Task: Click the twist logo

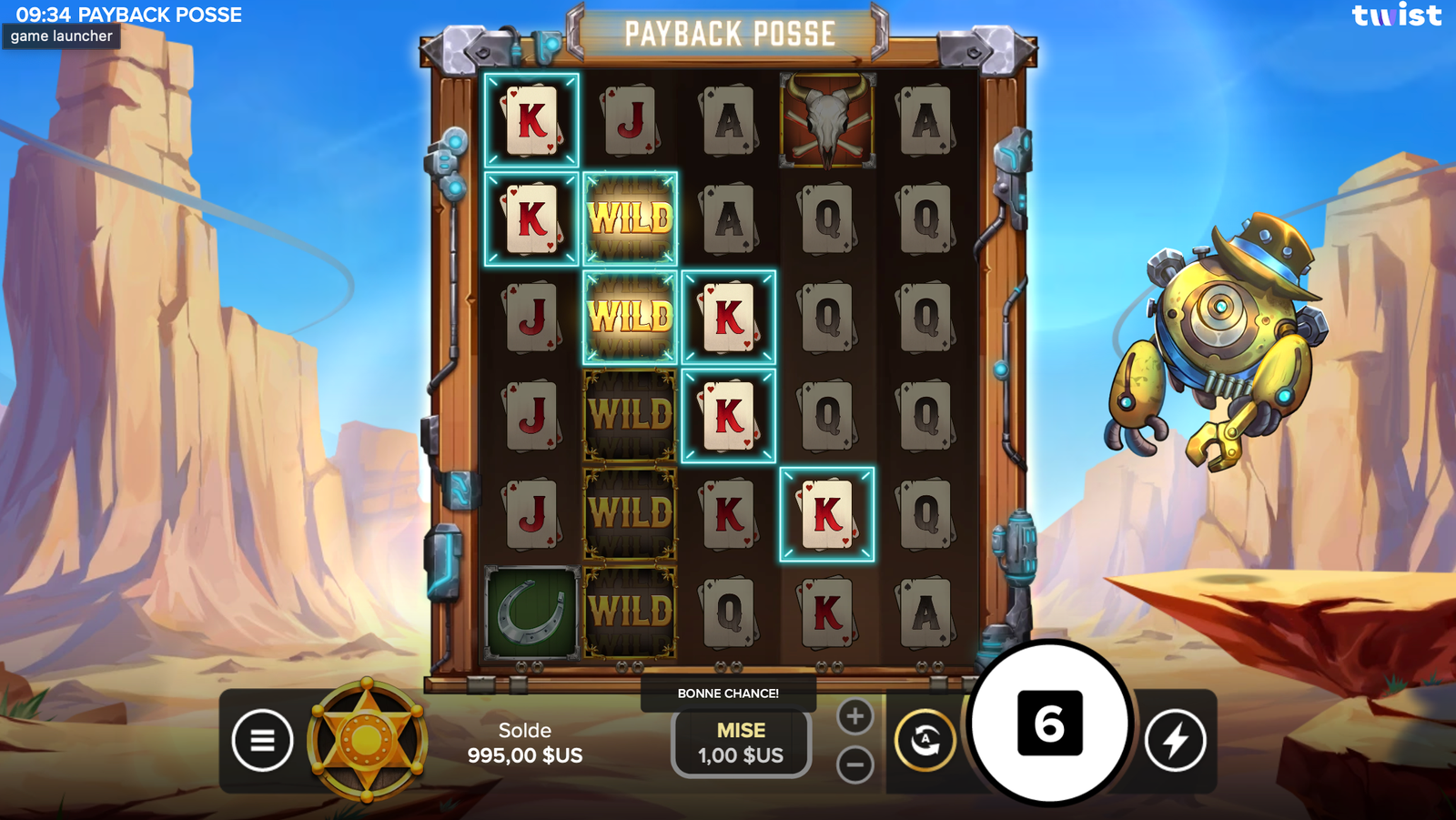Action: coord(1396,15)
